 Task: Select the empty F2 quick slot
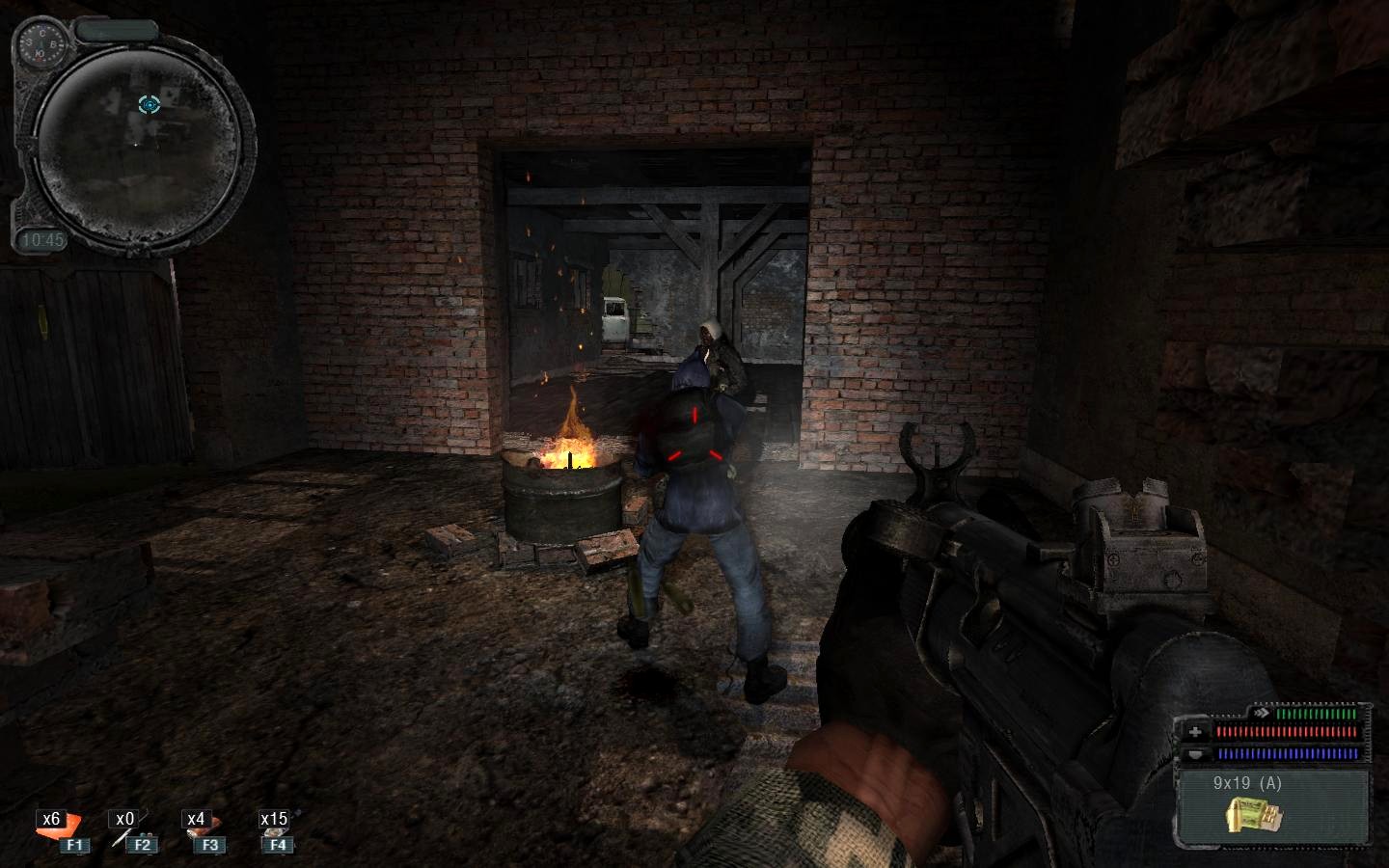(x=132, y=831)
